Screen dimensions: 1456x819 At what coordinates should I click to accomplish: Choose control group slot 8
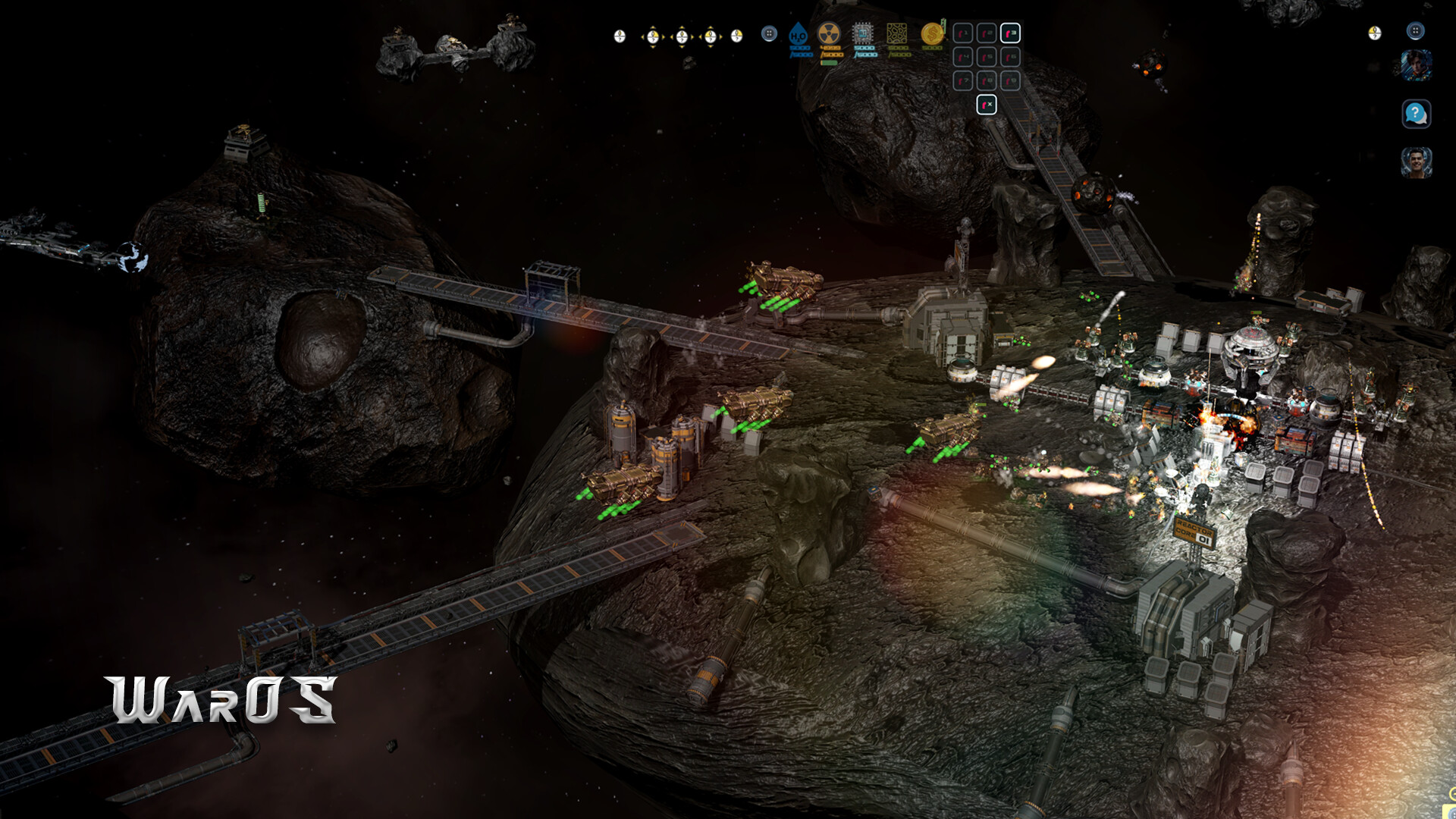point(986,80)
